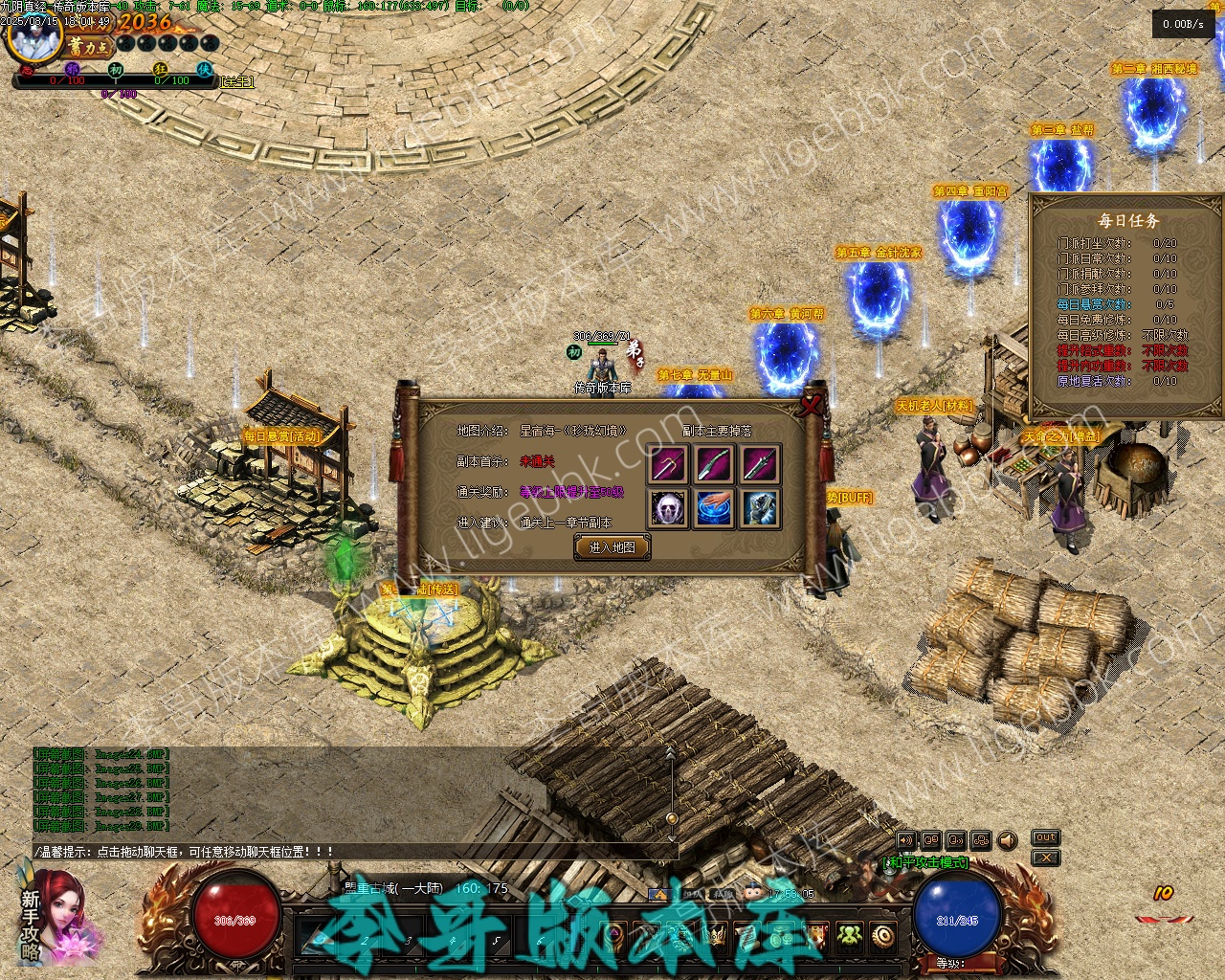
Task: Click the chat input box with 温馨提示
Action: 354,851
